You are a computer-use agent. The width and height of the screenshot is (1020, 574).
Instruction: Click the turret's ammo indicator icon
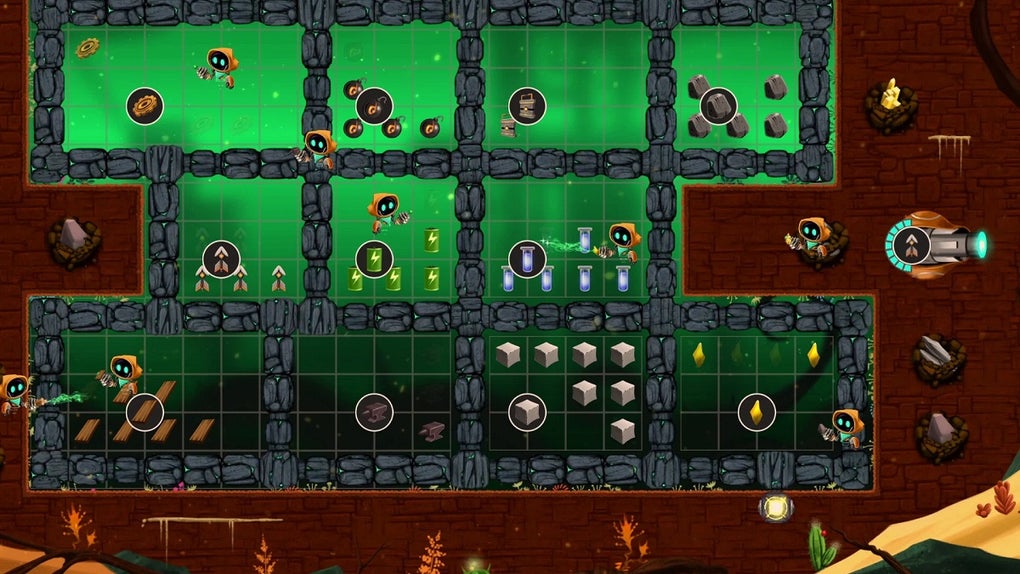[x=911, y=245]
